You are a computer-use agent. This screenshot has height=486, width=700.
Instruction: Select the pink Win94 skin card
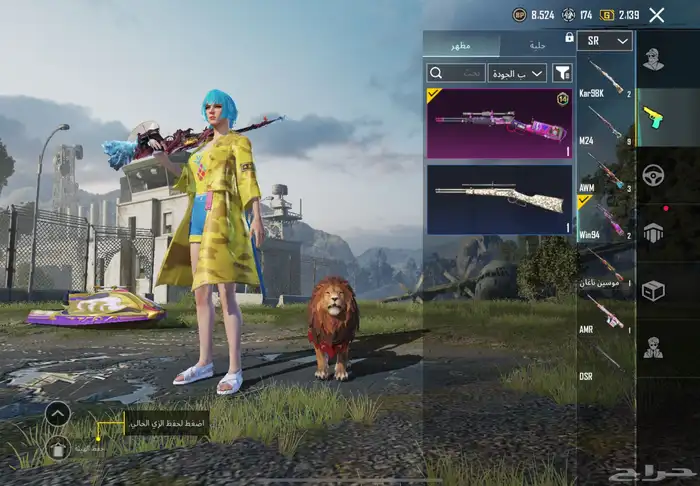pos(499,124)
